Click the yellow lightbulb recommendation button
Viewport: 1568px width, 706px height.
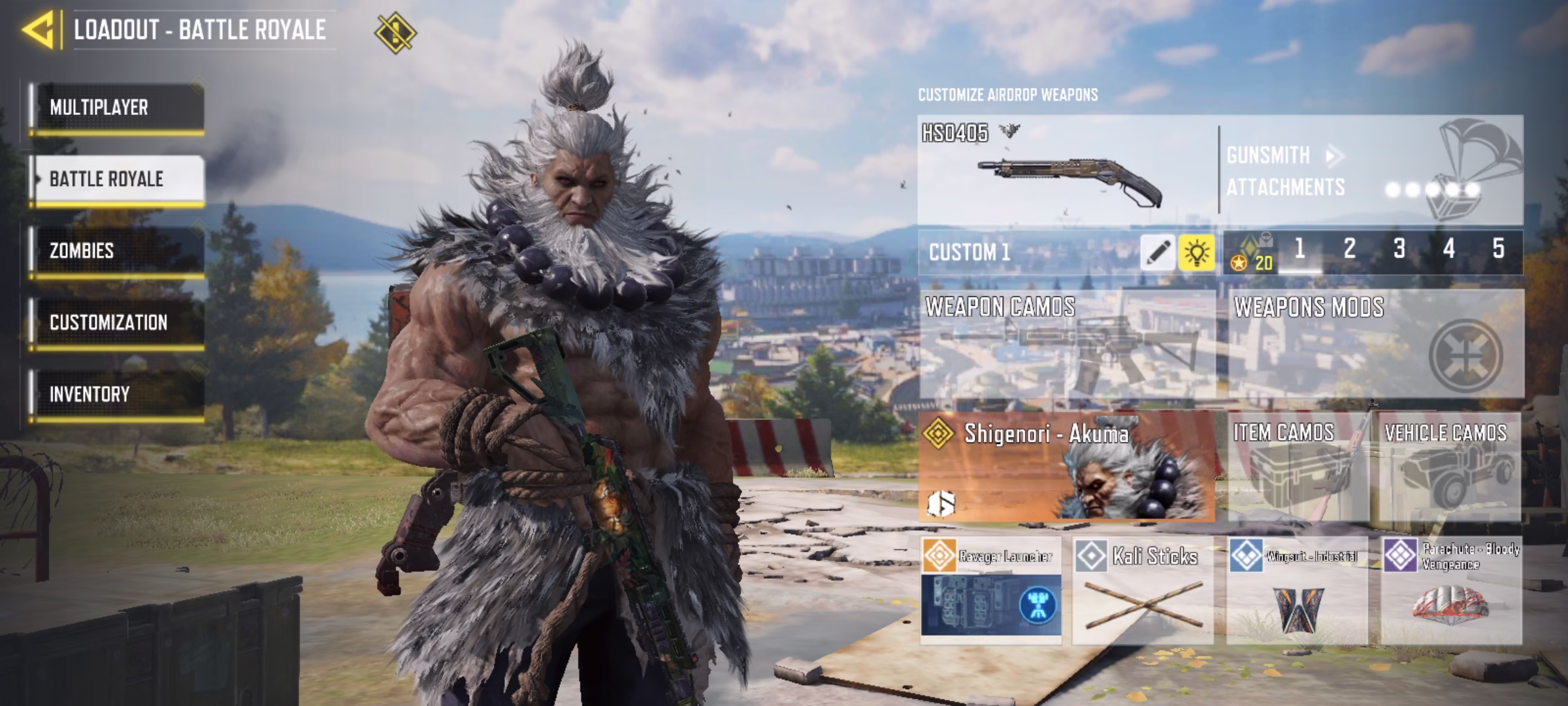[1196, 252]
